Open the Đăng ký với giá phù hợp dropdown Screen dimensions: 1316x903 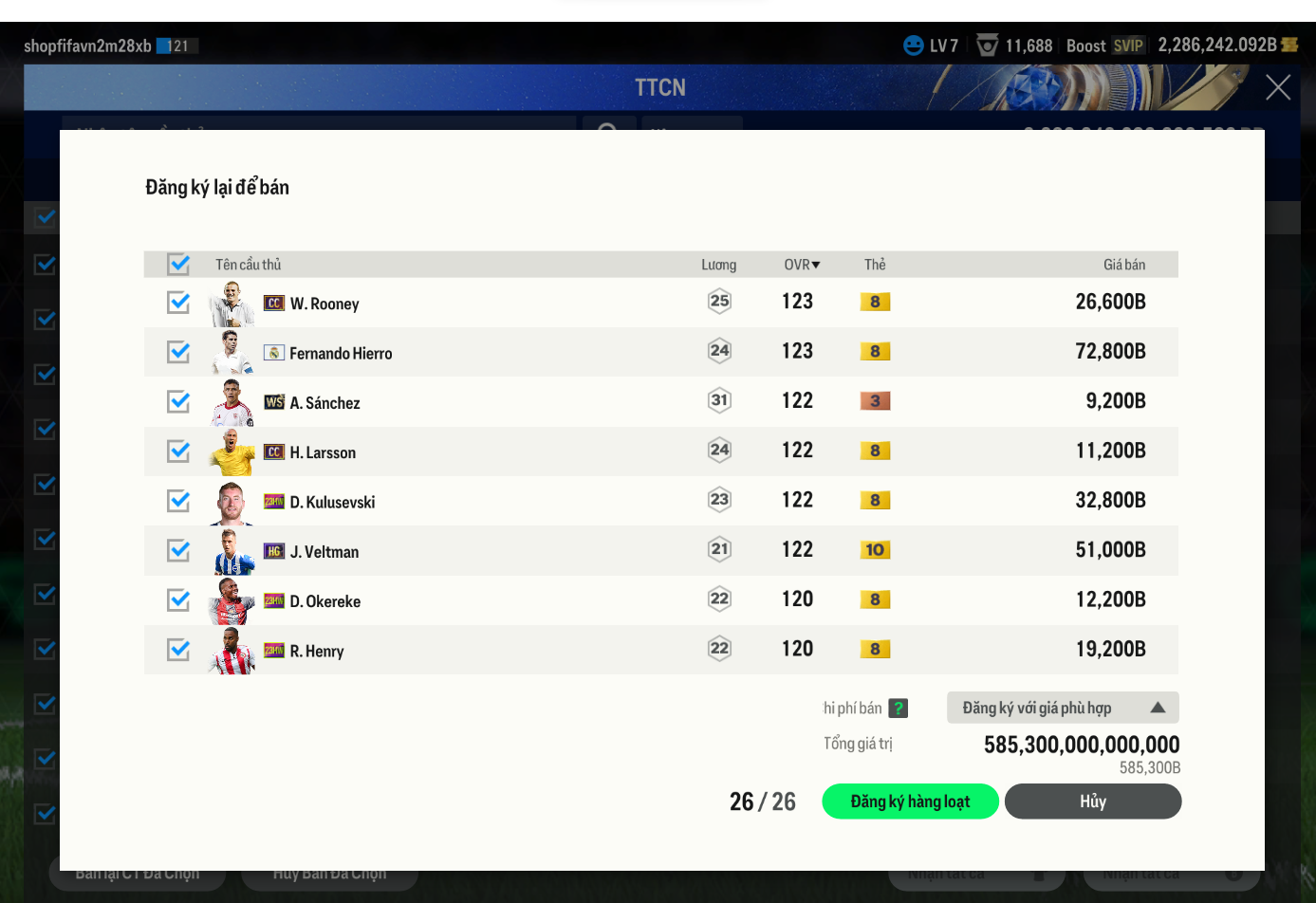pyautogui.click(x=1062, y=708)
